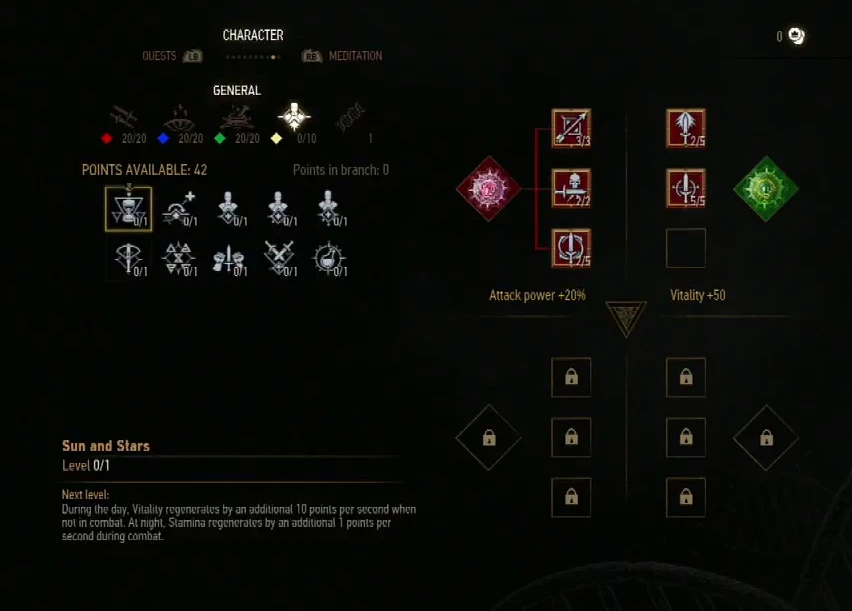Switch to the Alchemy skills tab
The height and width of the screenshot is (611, 852).
pos(237,118)
